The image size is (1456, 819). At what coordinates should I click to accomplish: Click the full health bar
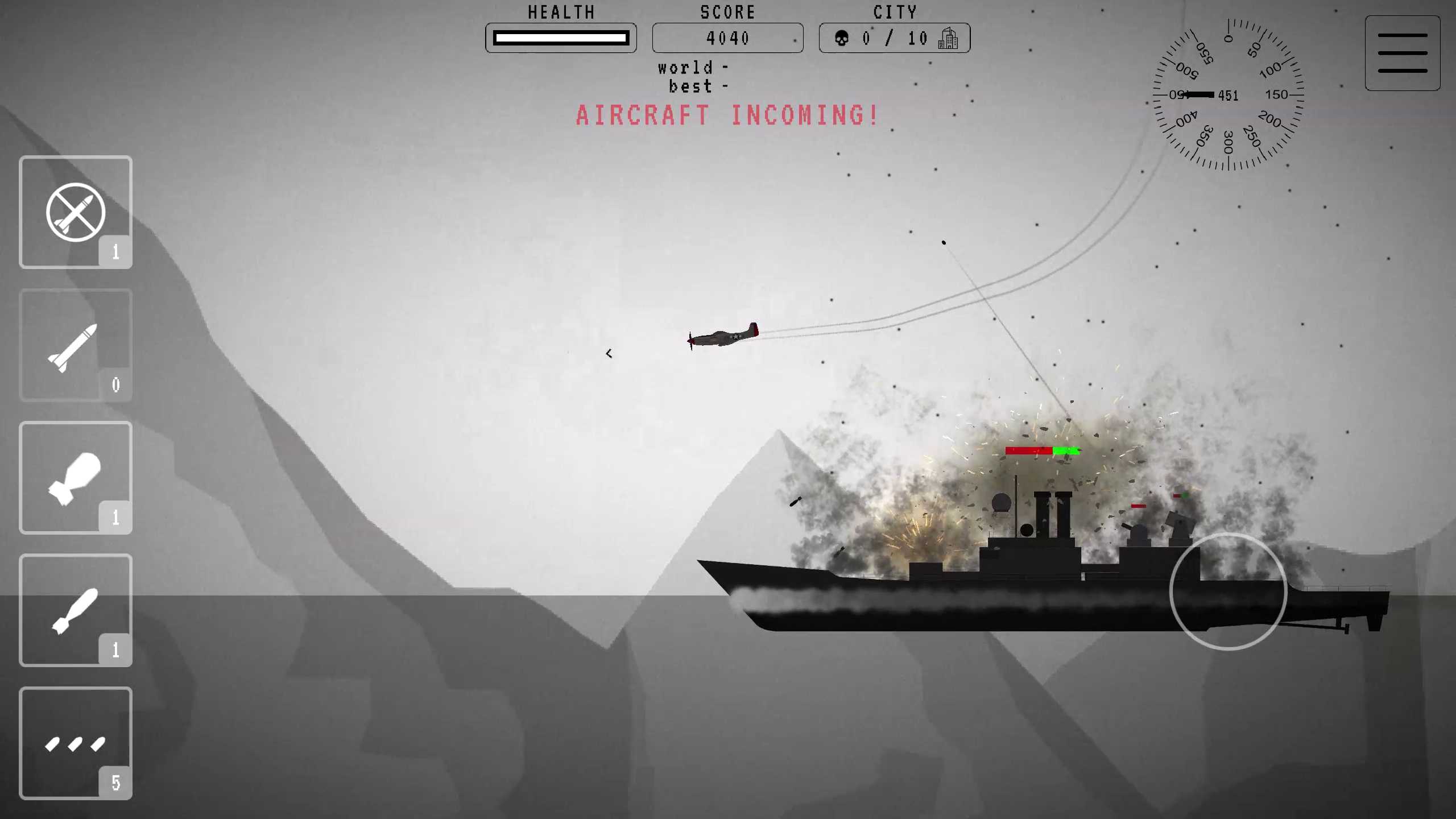click(561, 38)
